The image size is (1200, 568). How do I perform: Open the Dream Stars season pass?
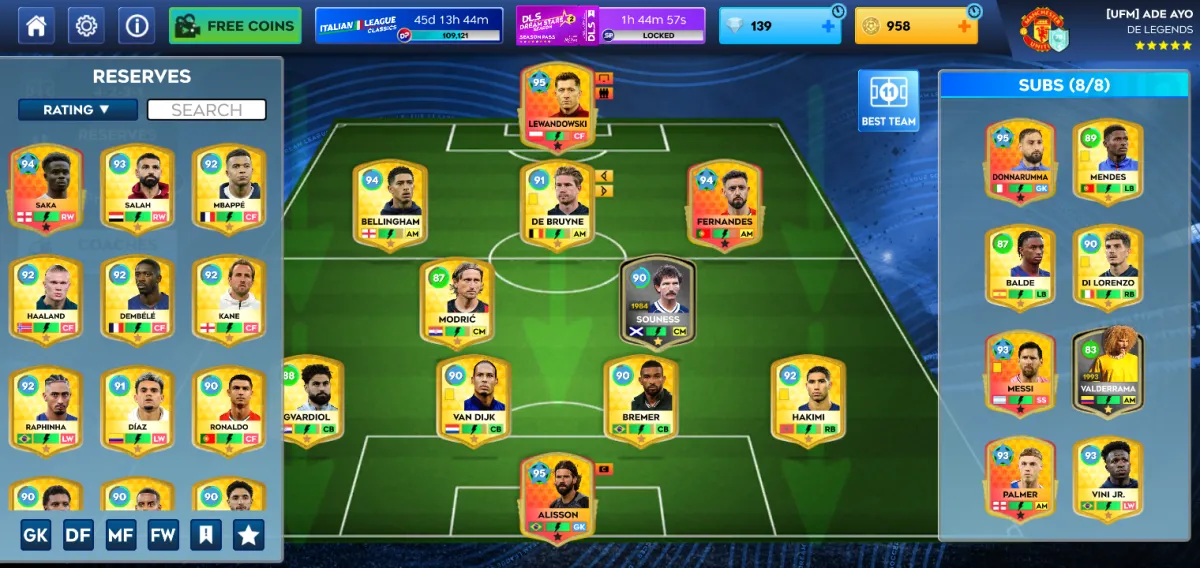(x=610, y=26)
